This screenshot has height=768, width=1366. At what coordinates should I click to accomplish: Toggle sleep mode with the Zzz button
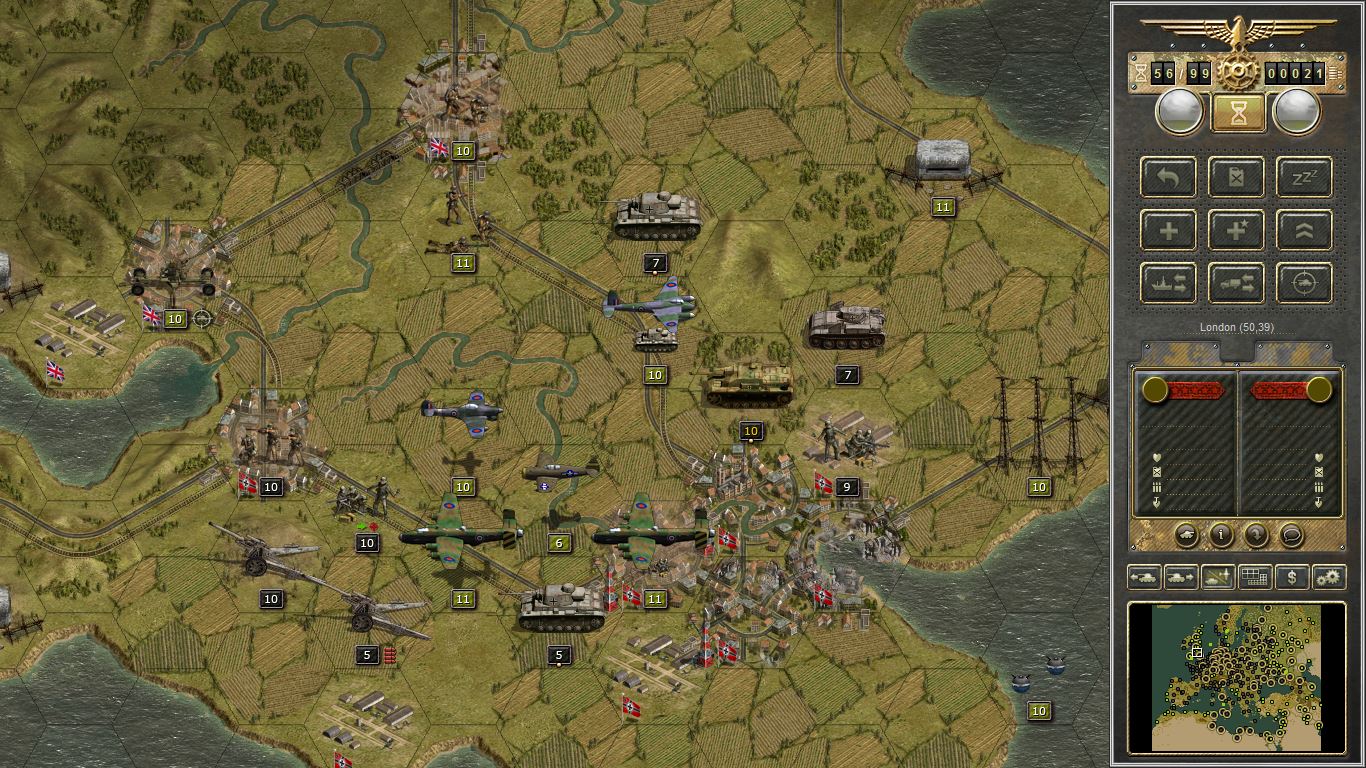coord(1302,178)
